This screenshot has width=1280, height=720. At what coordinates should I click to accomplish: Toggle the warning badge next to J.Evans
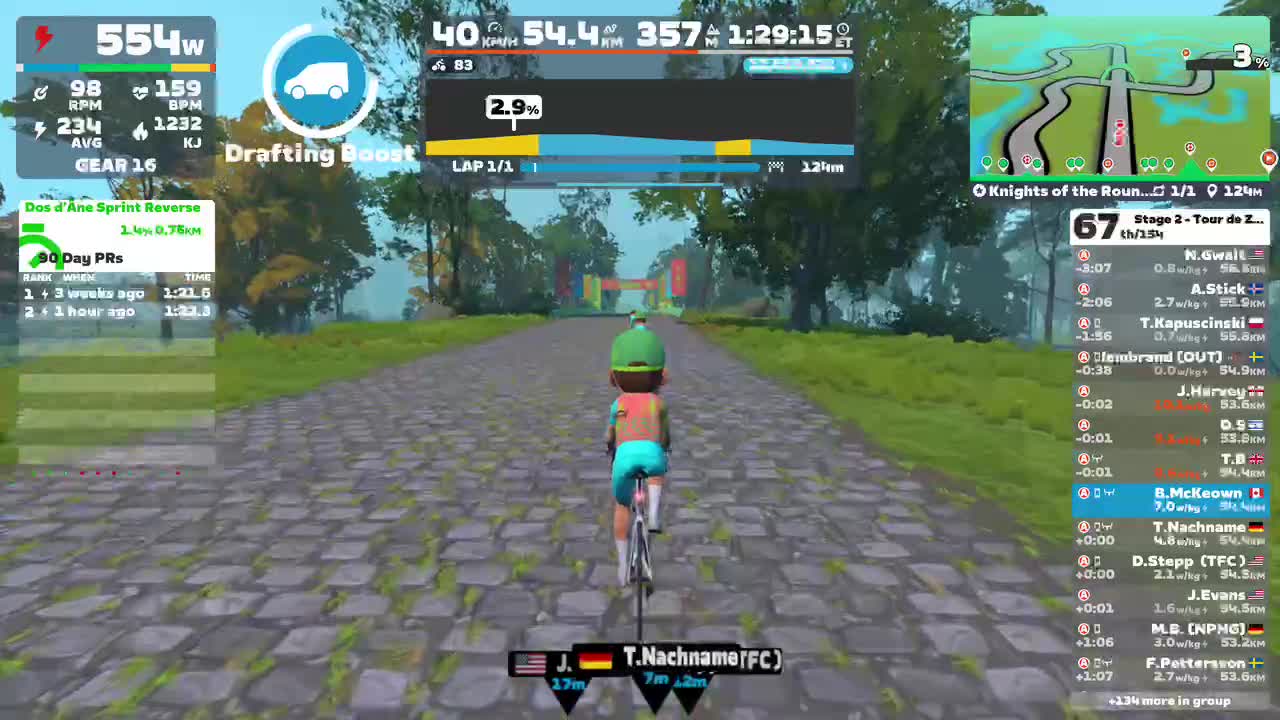pos(1083,595)
